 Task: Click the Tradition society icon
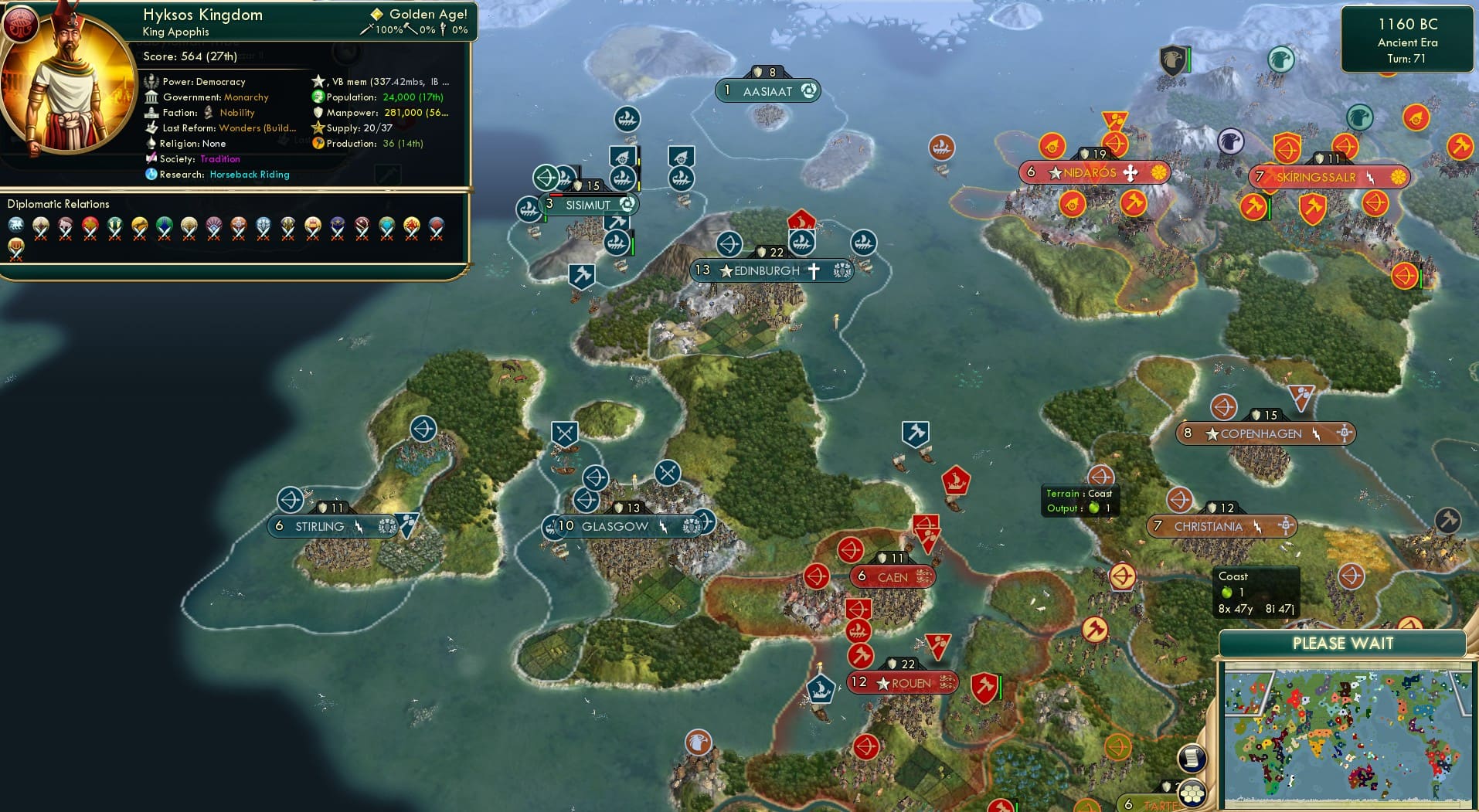tap(151, 159)
